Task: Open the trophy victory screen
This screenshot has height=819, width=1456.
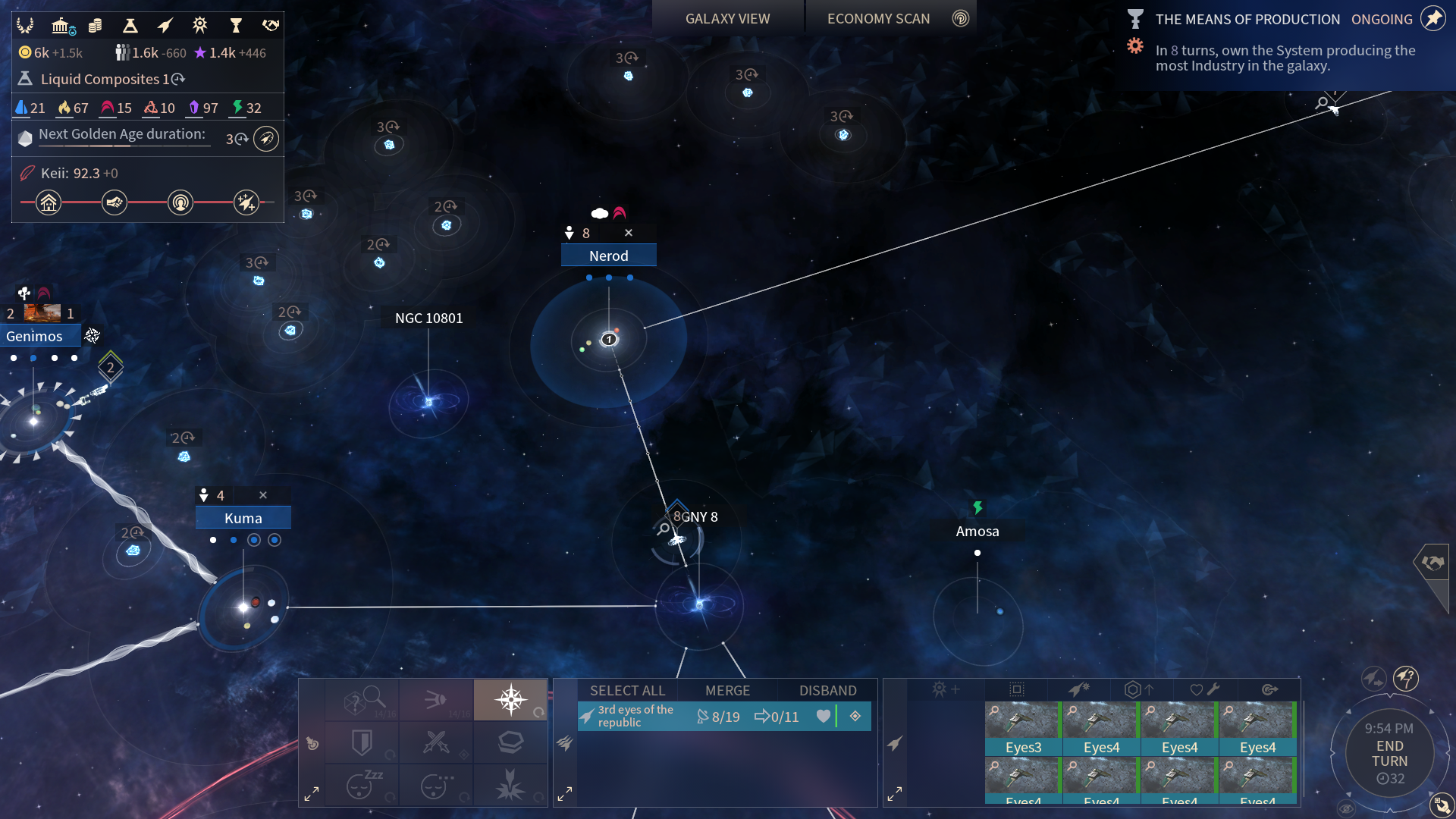Action: point(236,26)
